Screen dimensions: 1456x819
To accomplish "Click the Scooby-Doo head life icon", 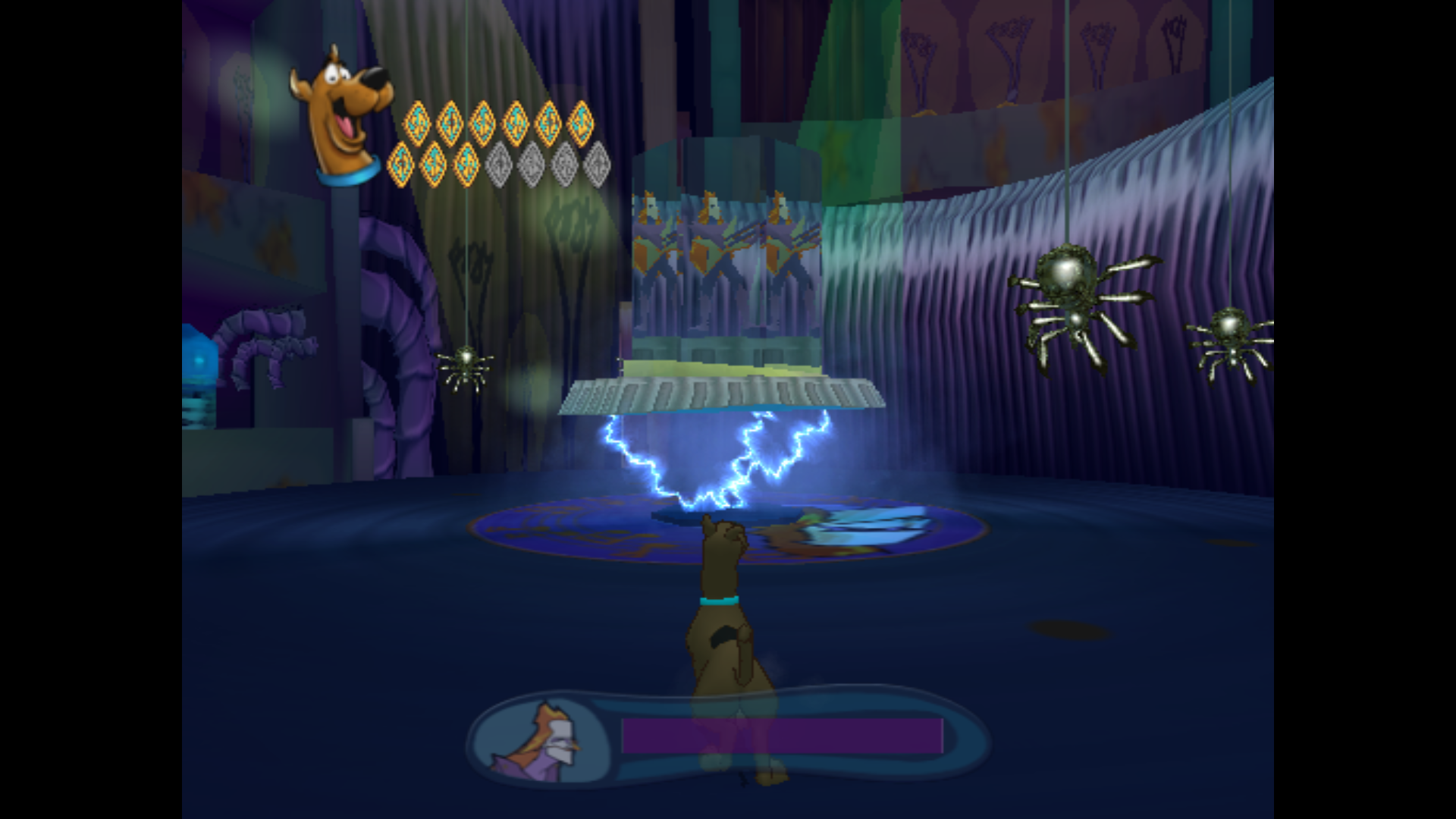I will coord(340,110).
